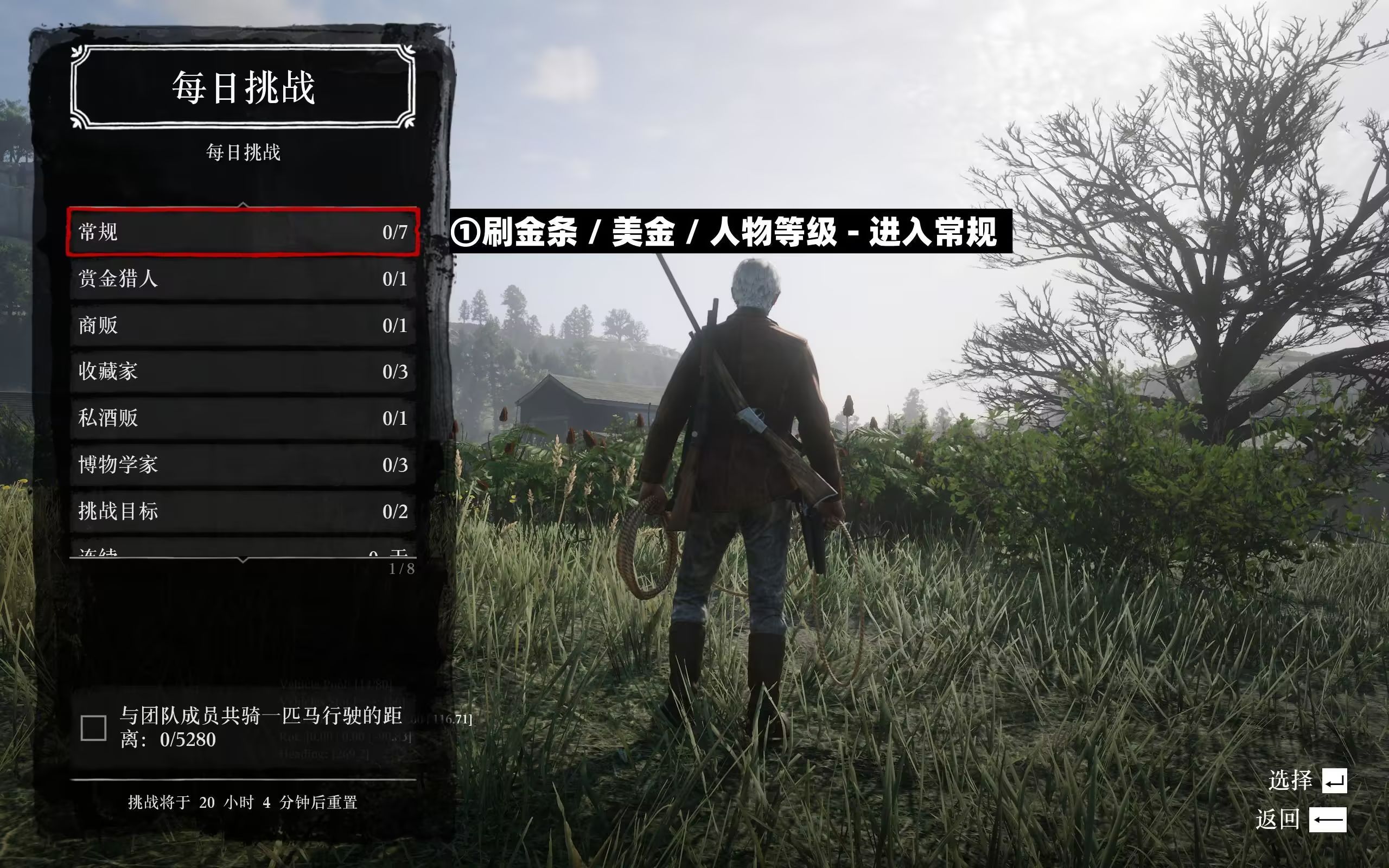The image size is (1389, 868).
Task: Open the 常规 daily challenges category
Action: pyautogui.click(x=243, y=232)
